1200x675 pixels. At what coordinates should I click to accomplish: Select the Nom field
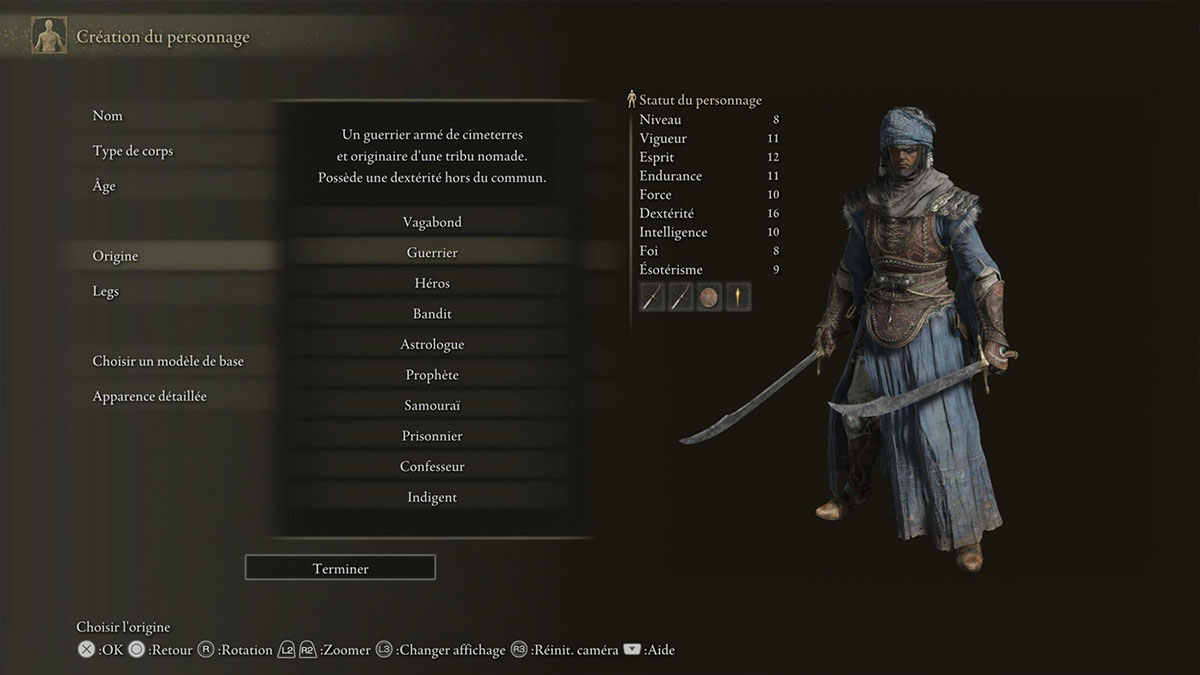[108, 116]
